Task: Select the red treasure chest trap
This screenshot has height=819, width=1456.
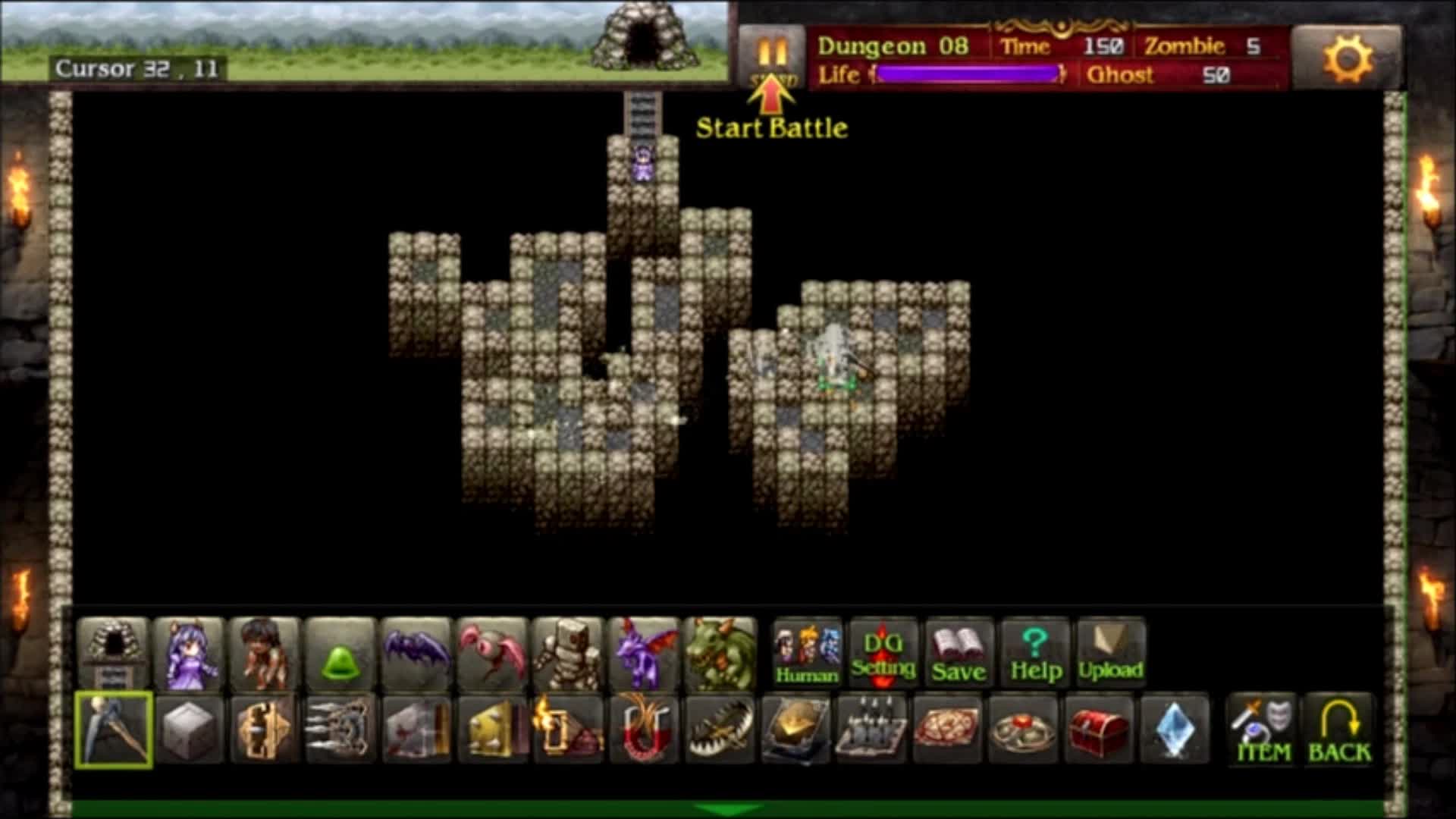Action: tap(1099, 730)
